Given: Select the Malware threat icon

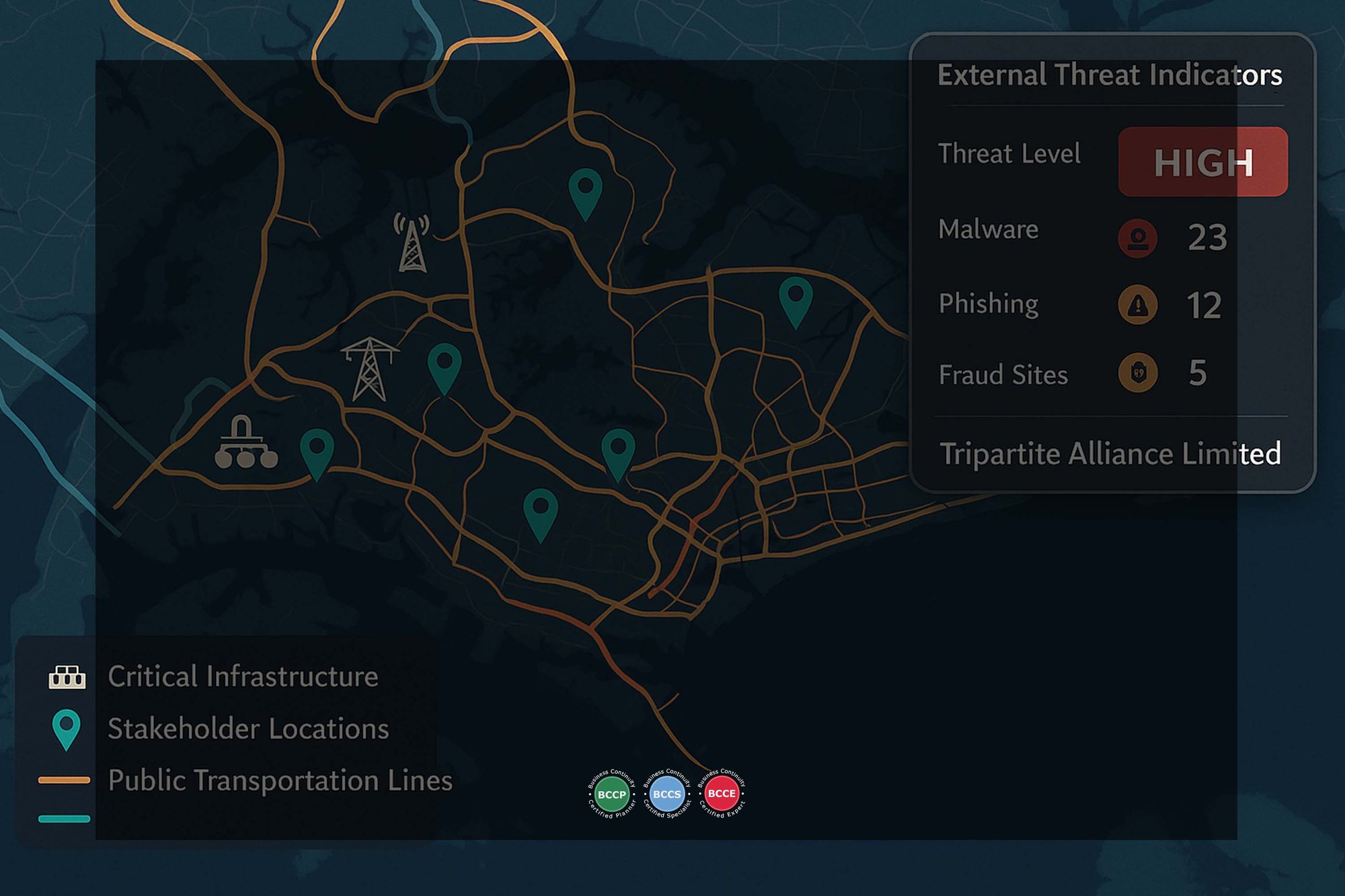Looking at the screenshot, I should [x=1137, y=238].
